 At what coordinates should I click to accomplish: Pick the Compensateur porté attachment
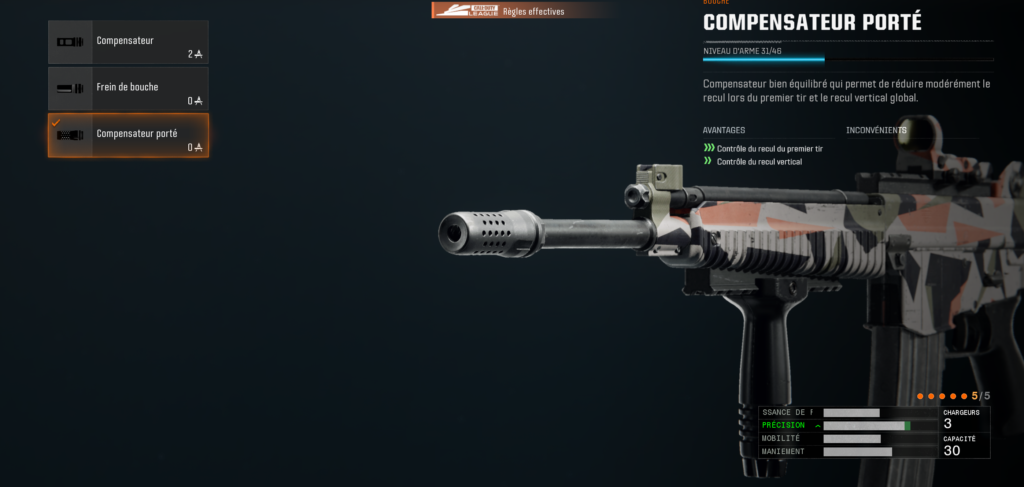(128, 135)
